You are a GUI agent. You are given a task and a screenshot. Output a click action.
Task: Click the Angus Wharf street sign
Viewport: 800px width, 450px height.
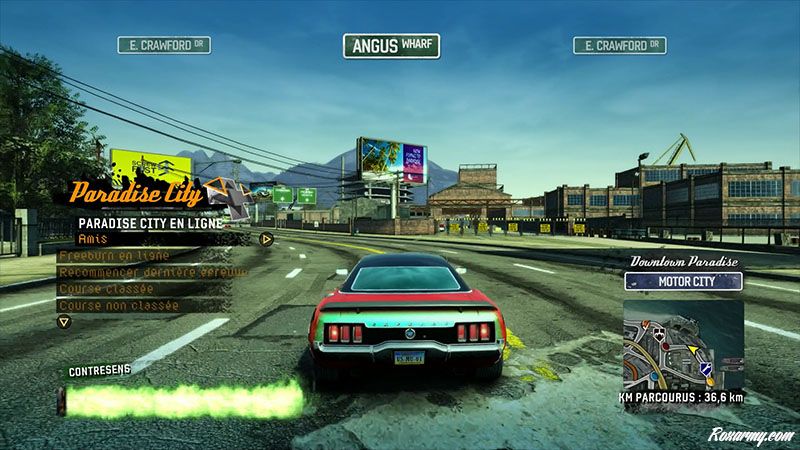click(391, 46)
